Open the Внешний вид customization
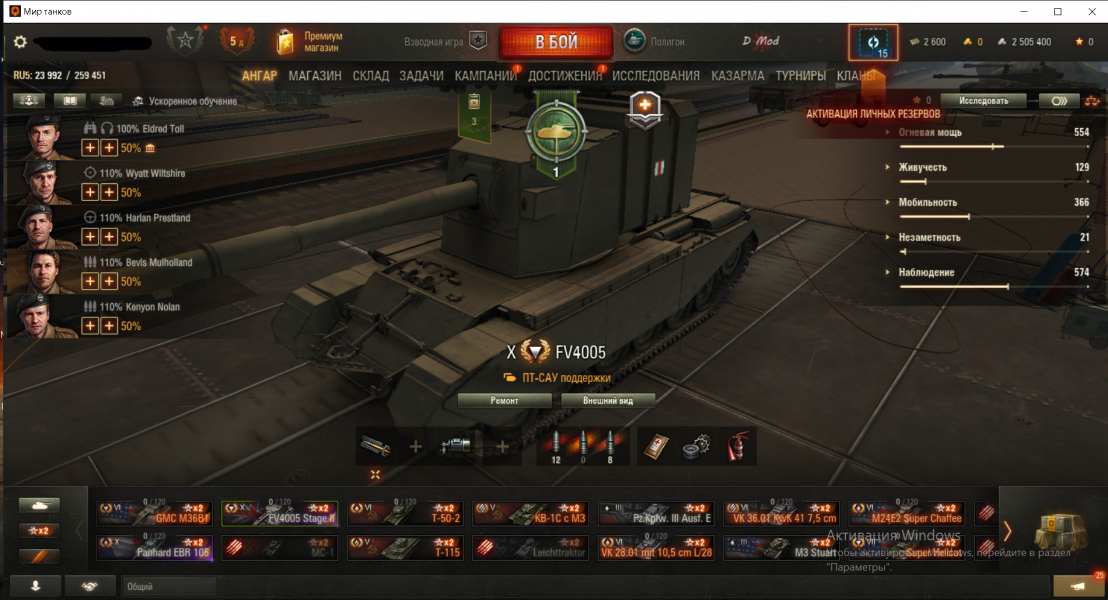 pyautogui.click(x=608, y=400)
